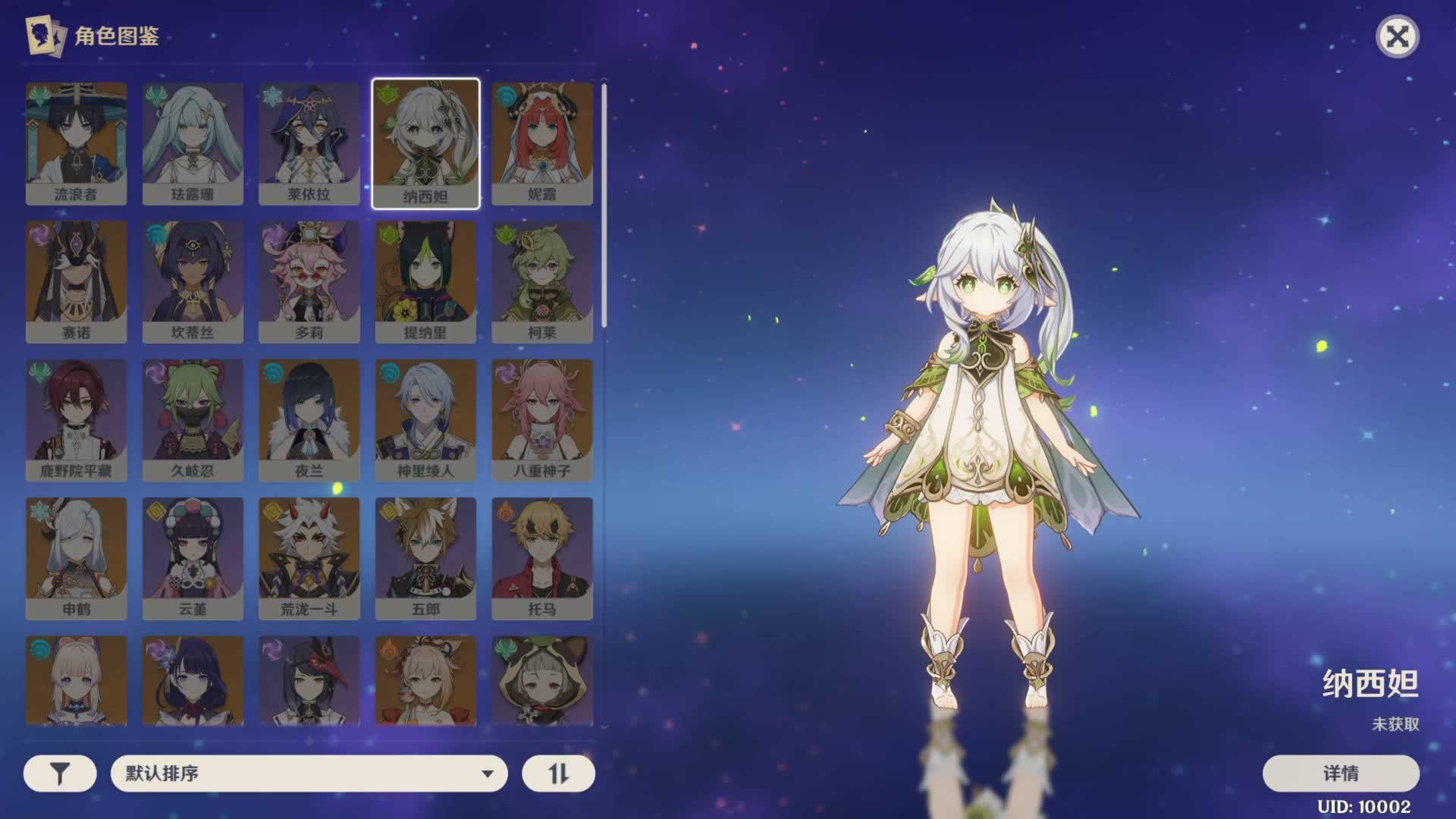Viewport: 1456px width, 819px height.
Task: Select the 荒泷一斗 character card
Action: (309, 558)
